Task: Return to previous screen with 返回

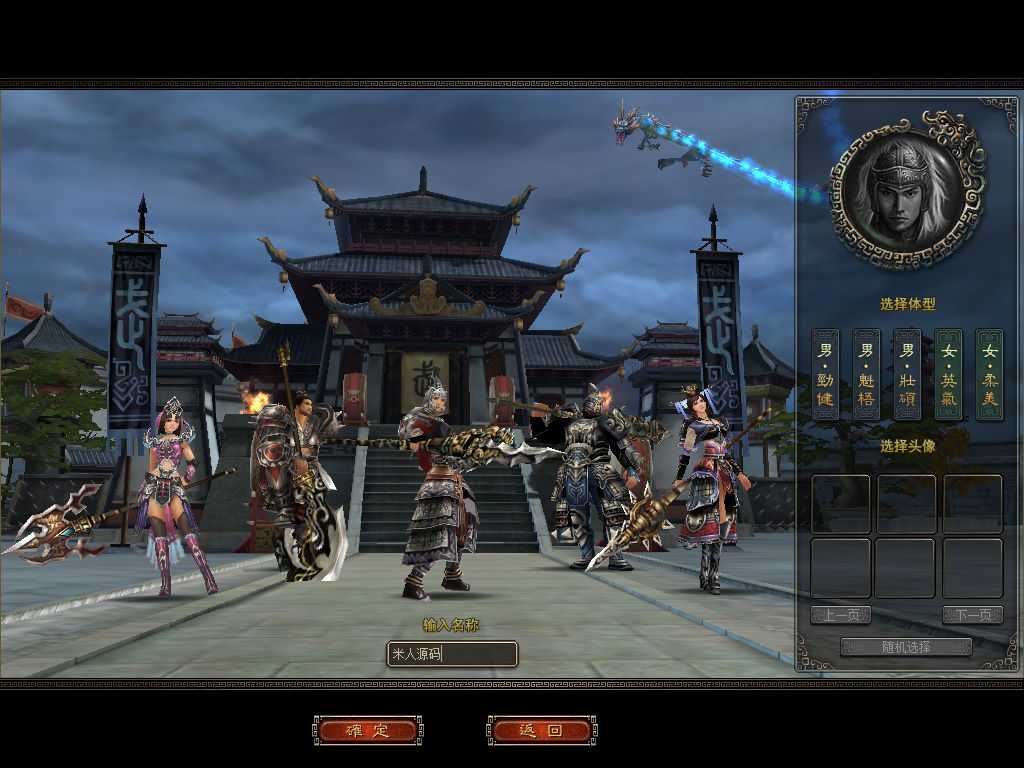Action: pos(541,730)
